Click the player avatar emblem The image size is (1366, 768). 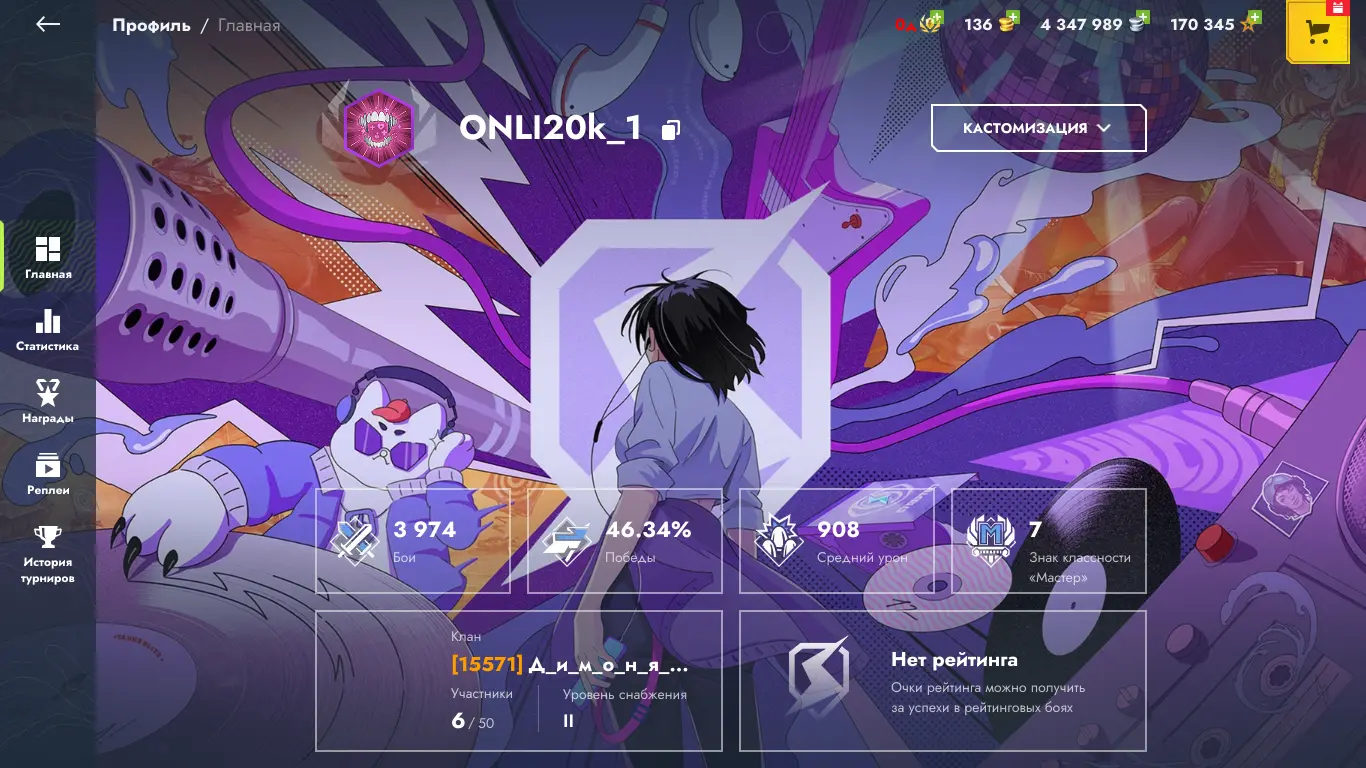click(379, 128)
